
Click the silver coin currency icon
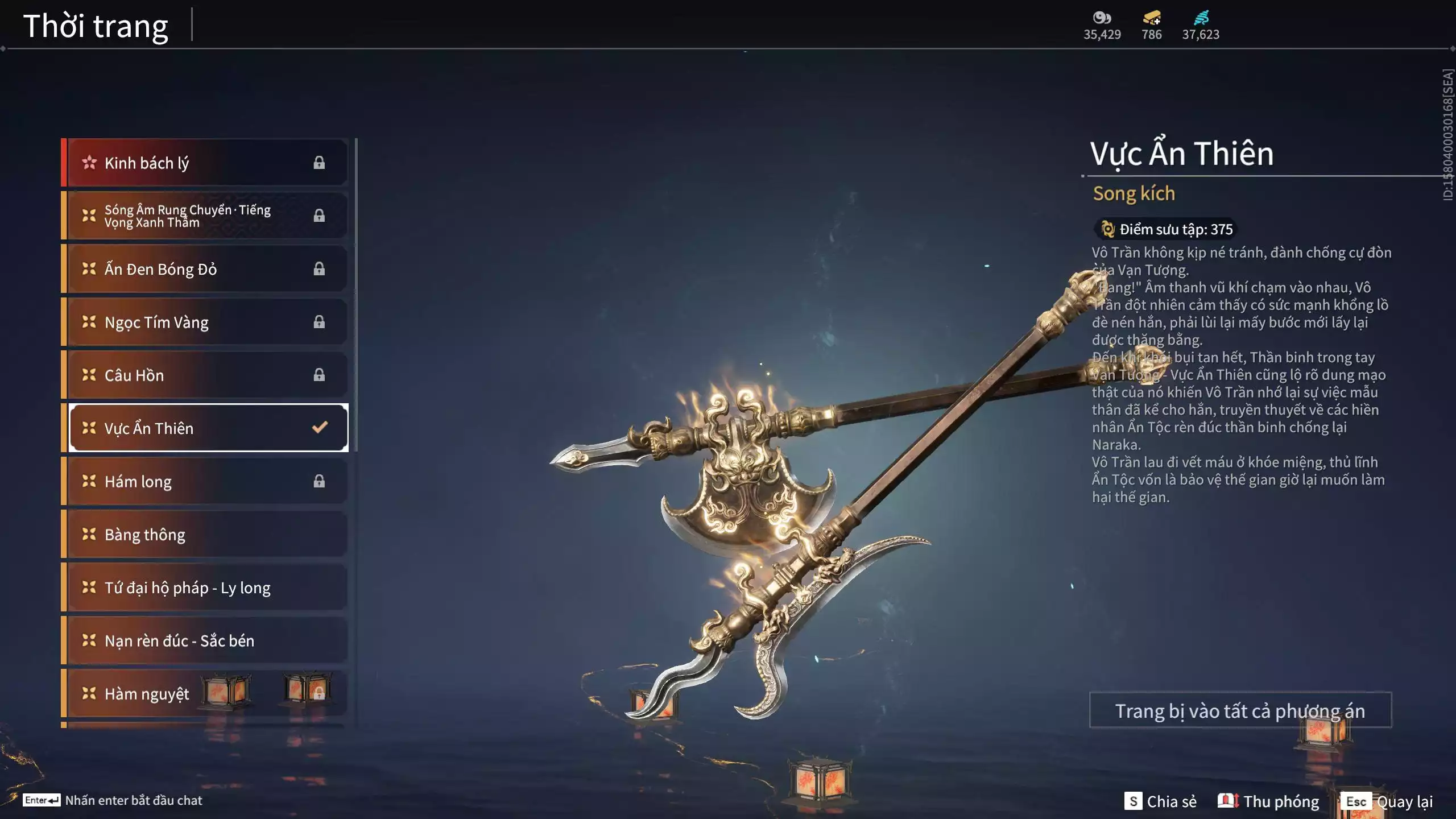coord(1102,18)
